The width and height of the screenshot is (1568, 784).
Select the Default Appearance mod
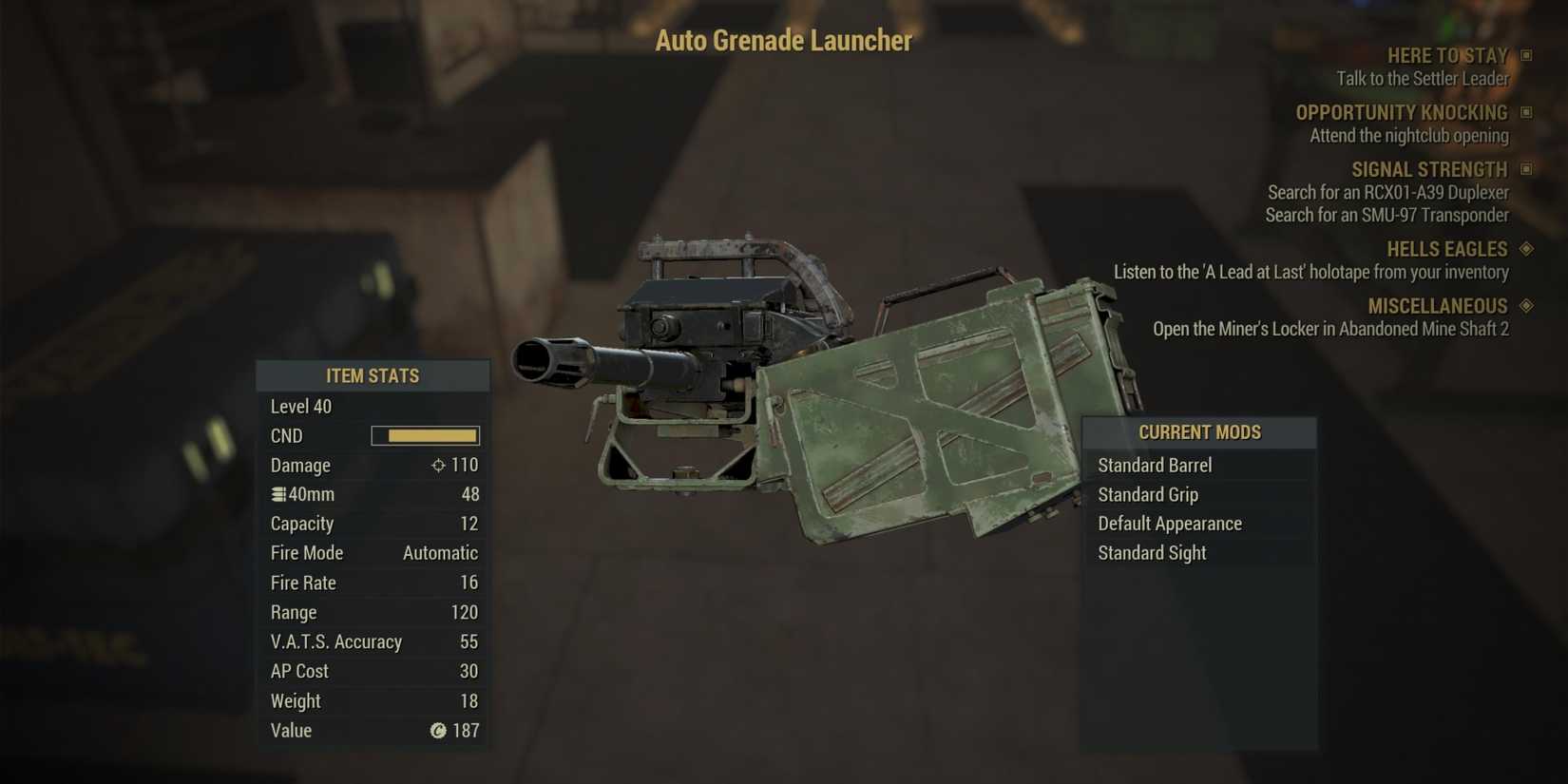tap(1170, 524)
